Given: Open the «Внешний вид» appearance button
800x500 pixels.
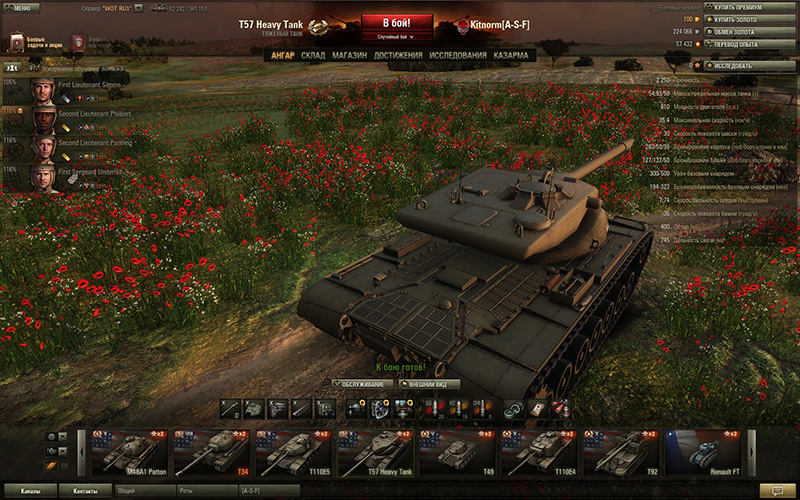Looking at the screenshot, I should click(431, 384).
